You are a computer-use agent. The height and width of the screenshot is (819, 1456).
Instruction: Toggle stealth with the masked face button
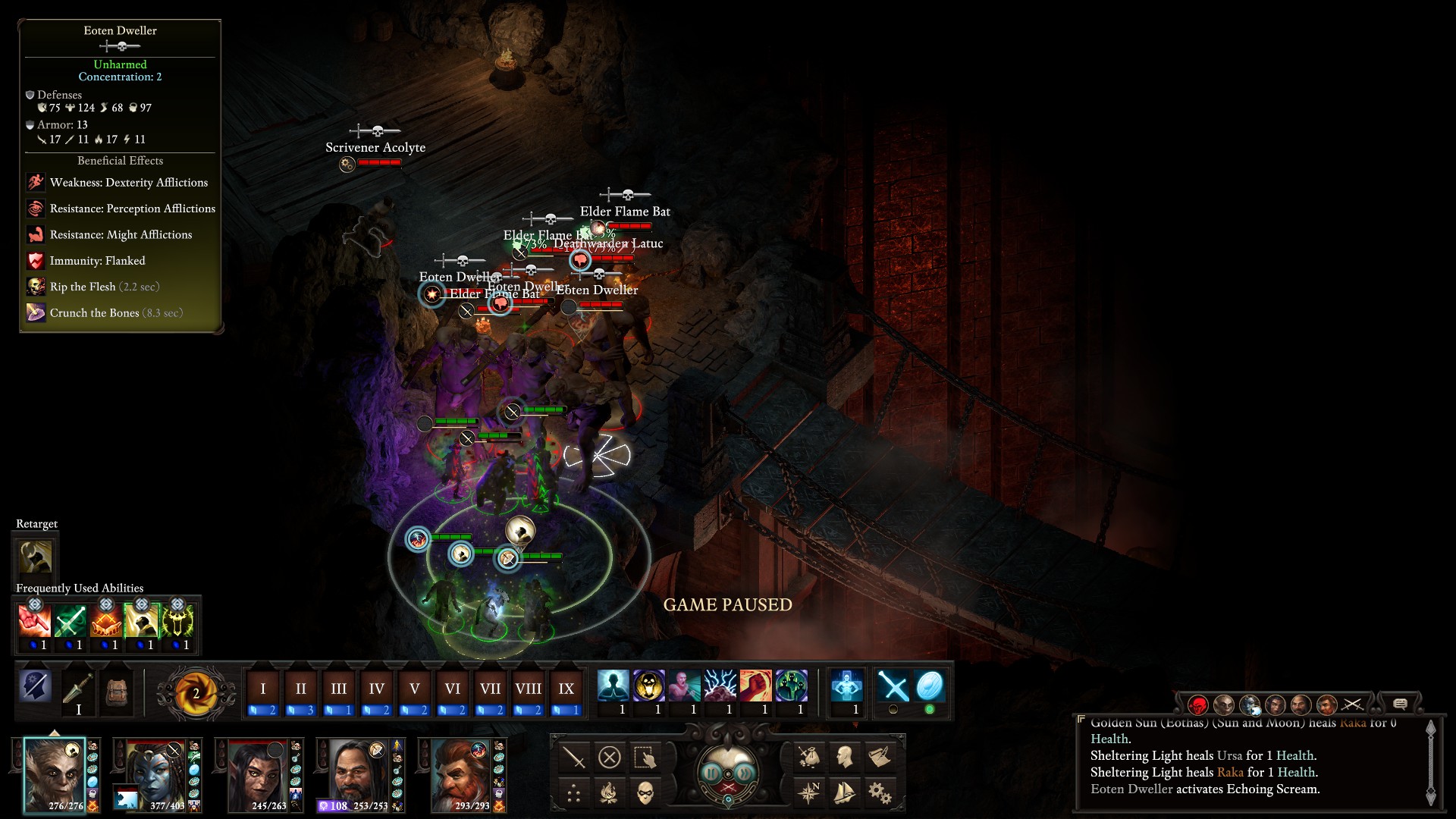click(645, 793)
